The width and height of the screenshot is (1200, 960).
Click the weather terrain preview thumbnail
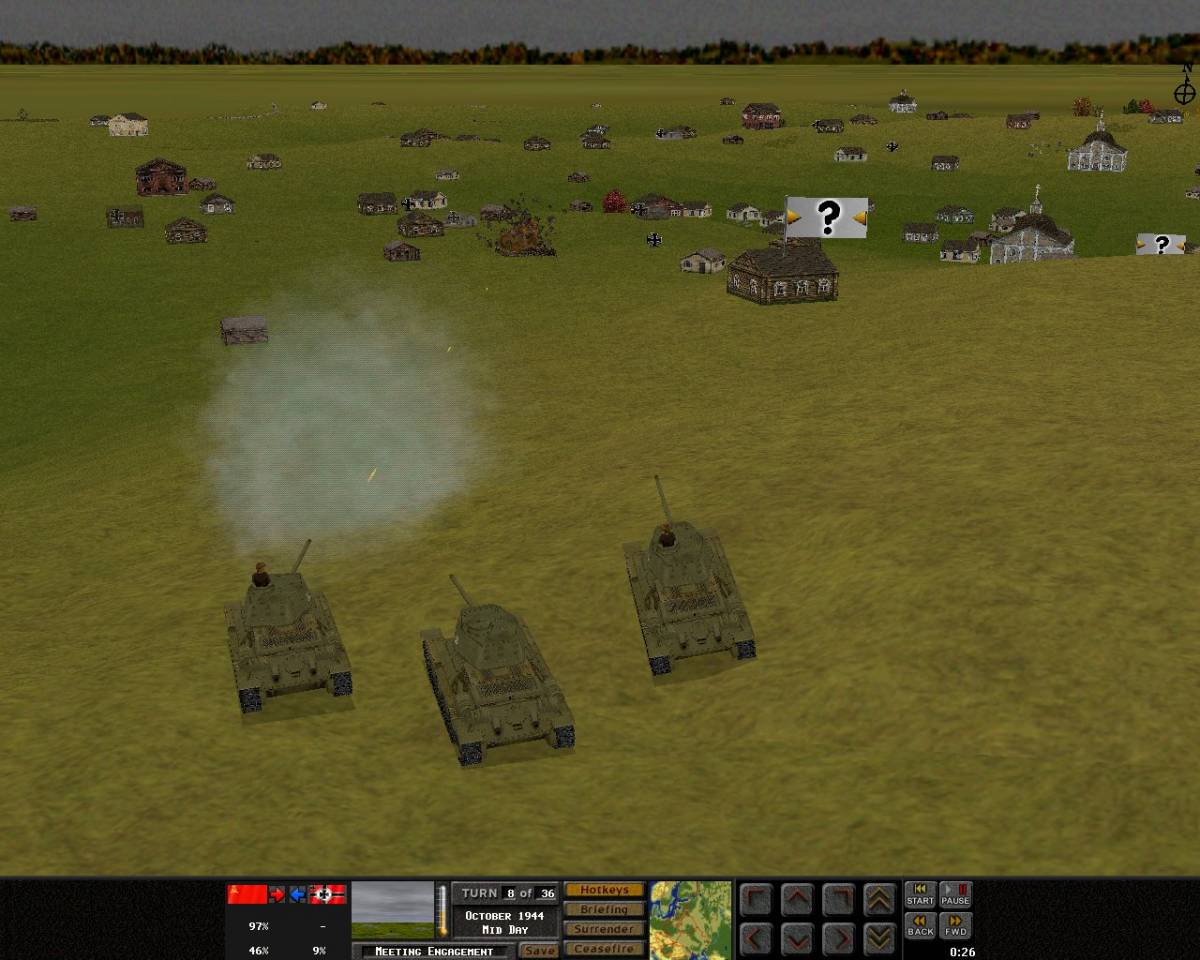click(393, 909)
